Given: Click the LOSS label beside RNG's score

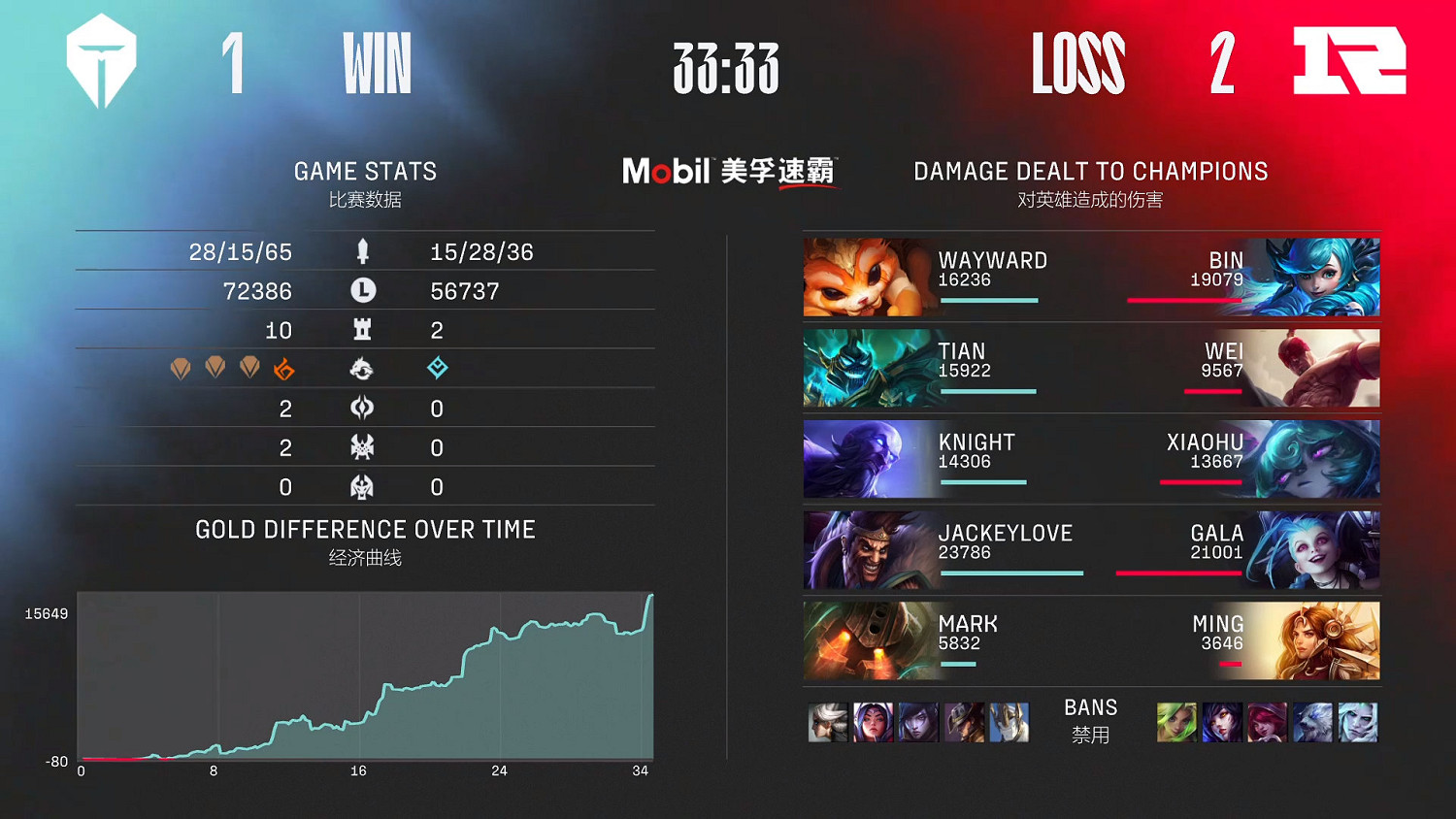Looking at the screenshot, I should pyautogui.click(x=1077, y=64).
